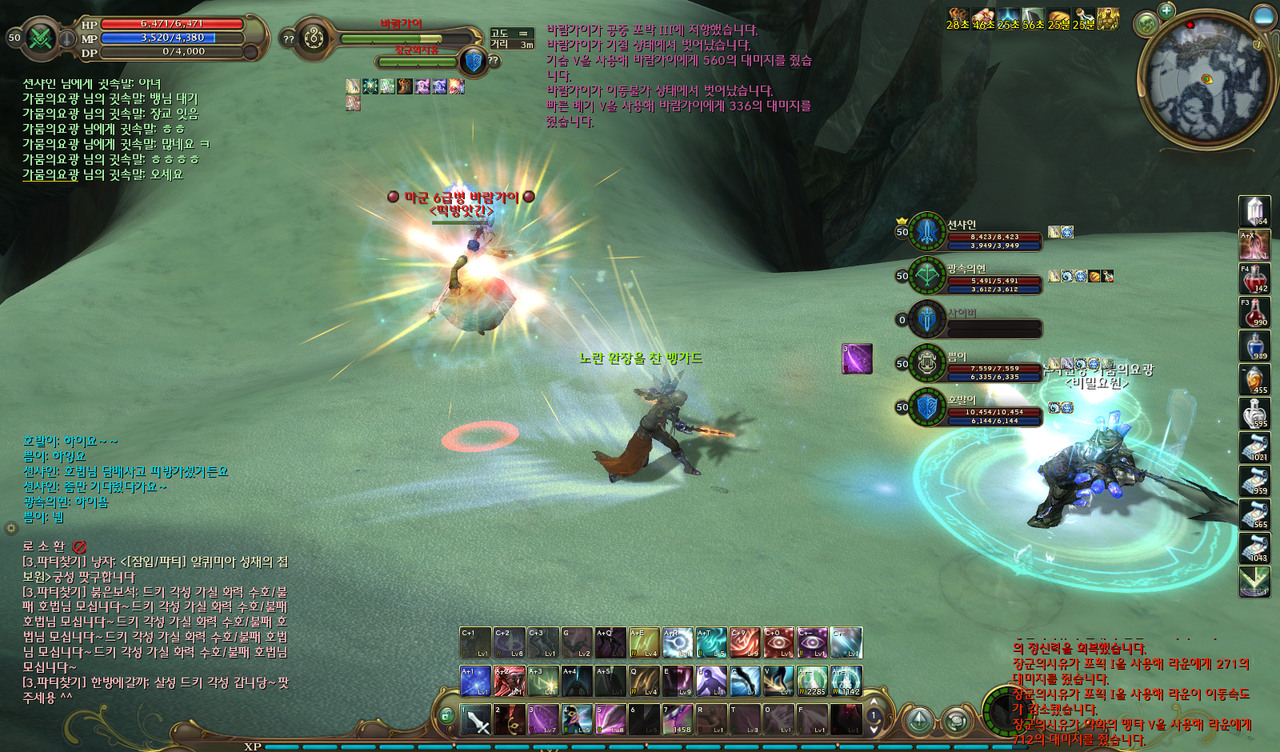Click the minimap's green plus button

click(1166, 11)
